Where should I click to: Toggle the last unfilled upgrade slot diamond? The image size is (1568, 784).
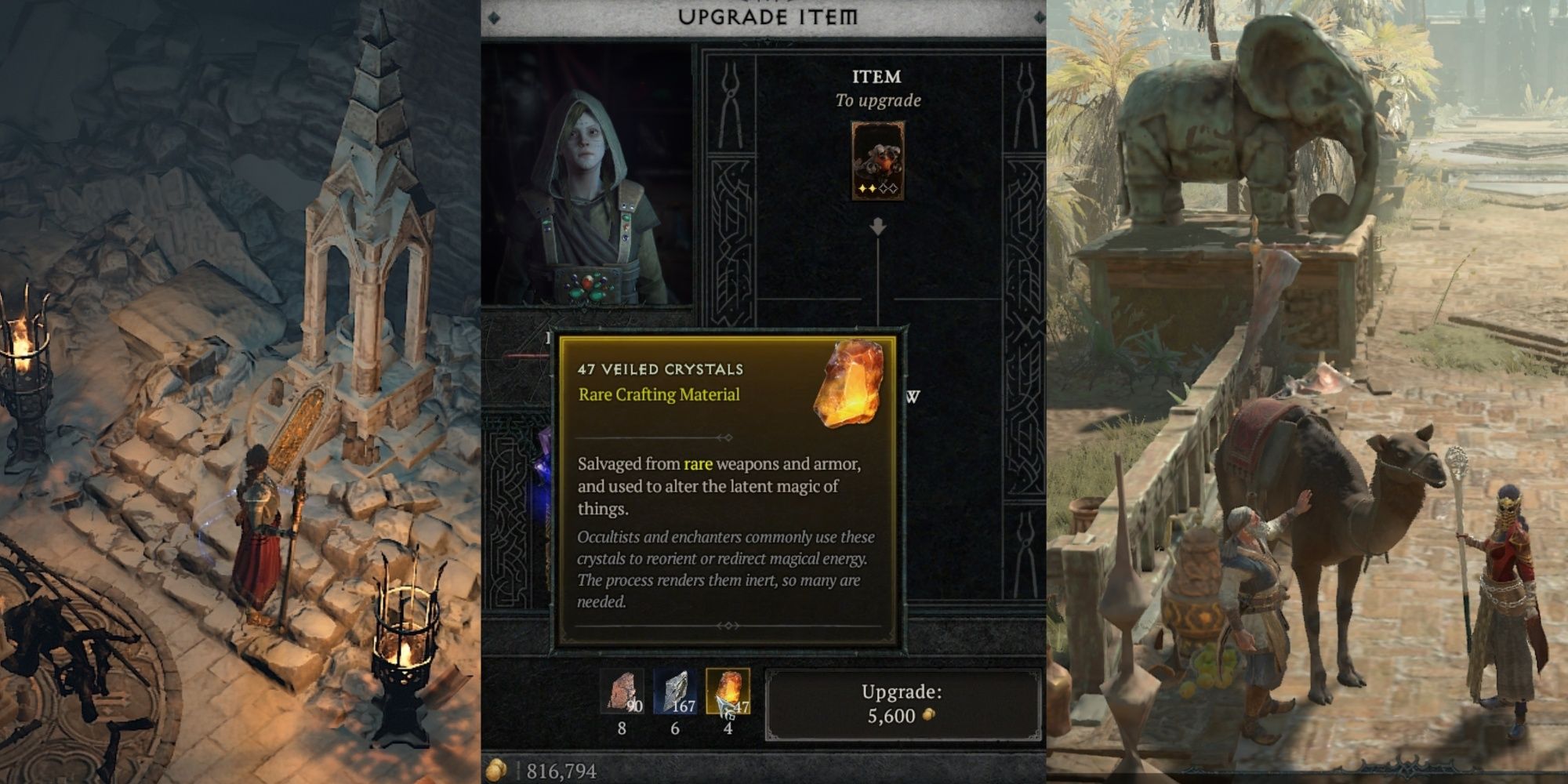pyautogui.click(x=895, y=188)
